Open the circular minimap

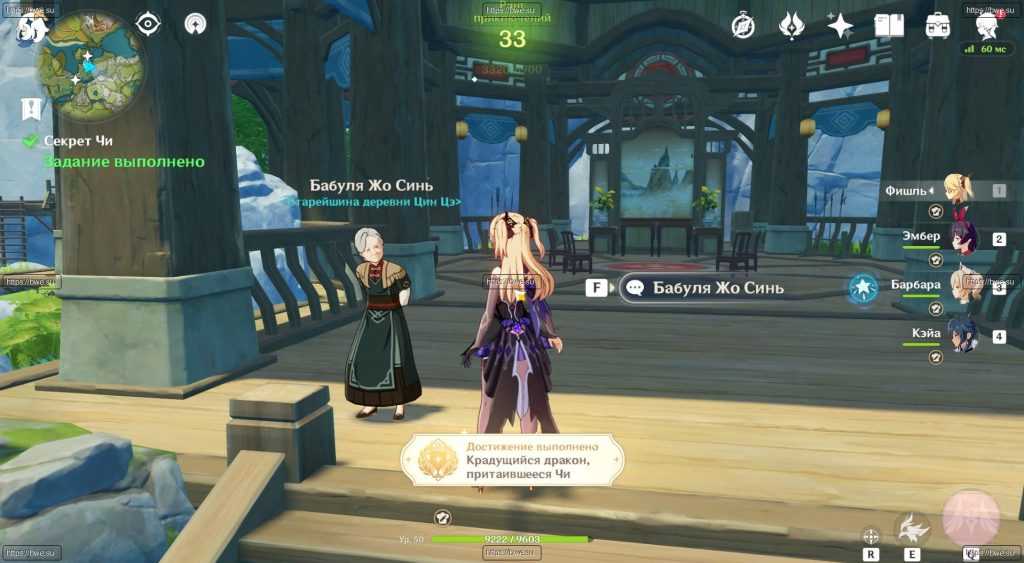[x=87, y=65]
